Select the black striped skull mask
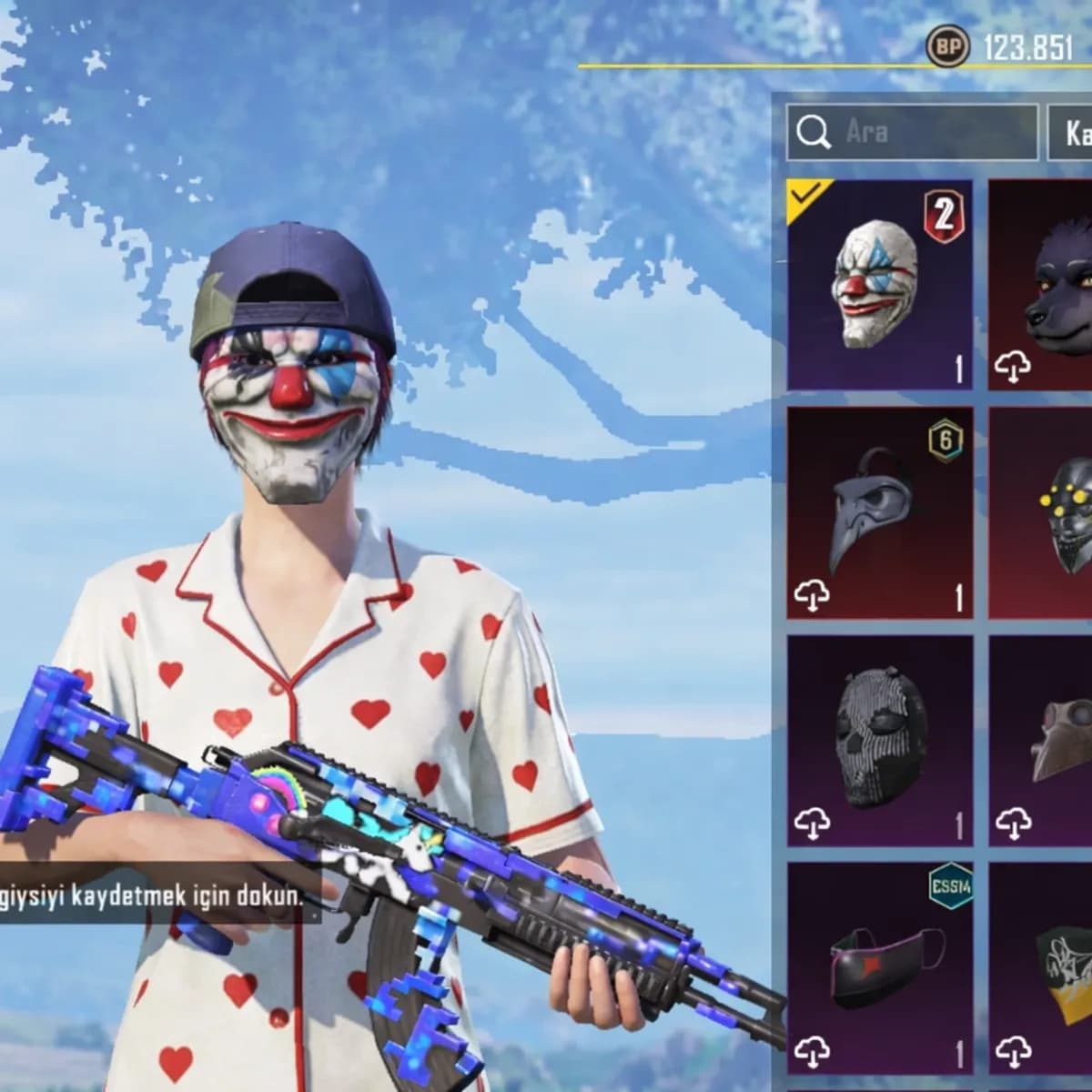1092x1092 pixels. click(x=880, y=740)
